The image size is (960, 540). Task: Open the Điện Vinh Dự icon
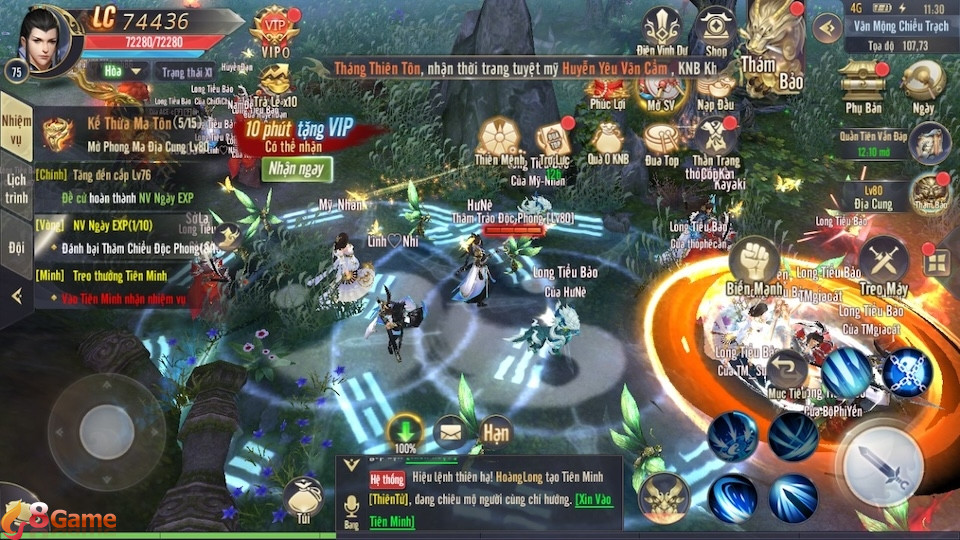point(660,28)
